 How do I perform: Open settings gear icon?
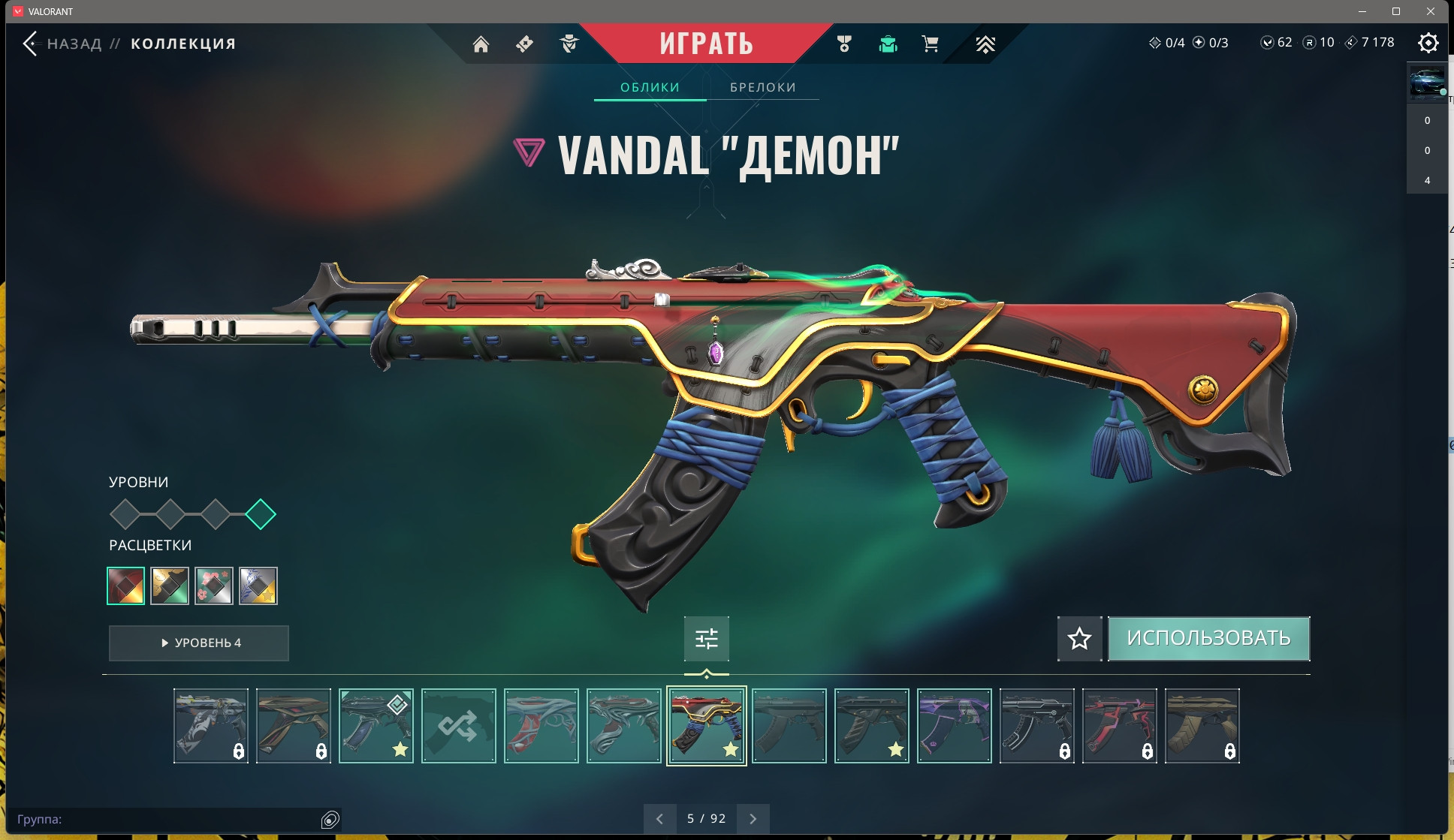point(1428,43)
